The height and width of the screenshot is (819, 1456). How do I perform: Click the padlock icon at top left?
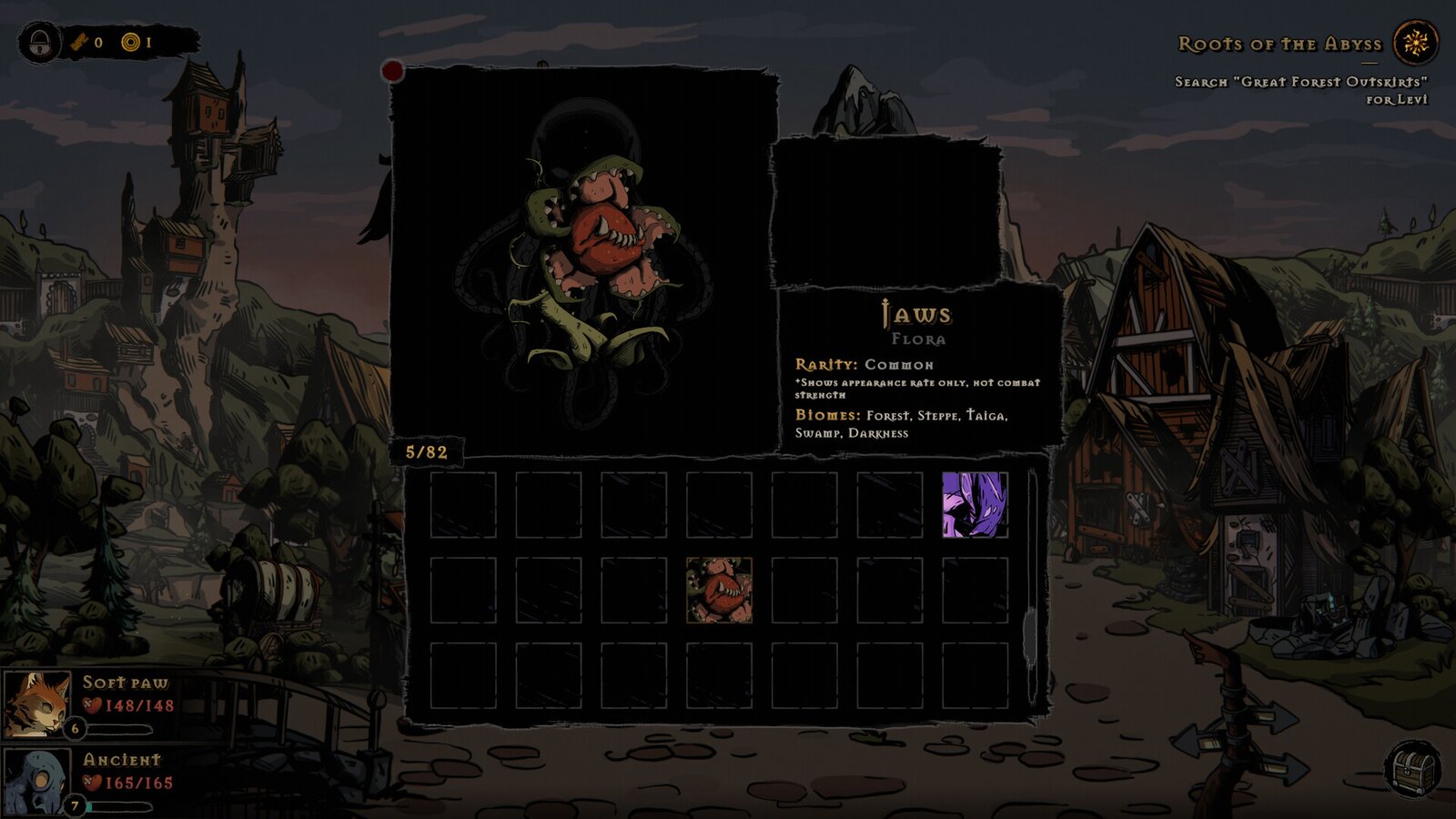[x=38, y=41]
